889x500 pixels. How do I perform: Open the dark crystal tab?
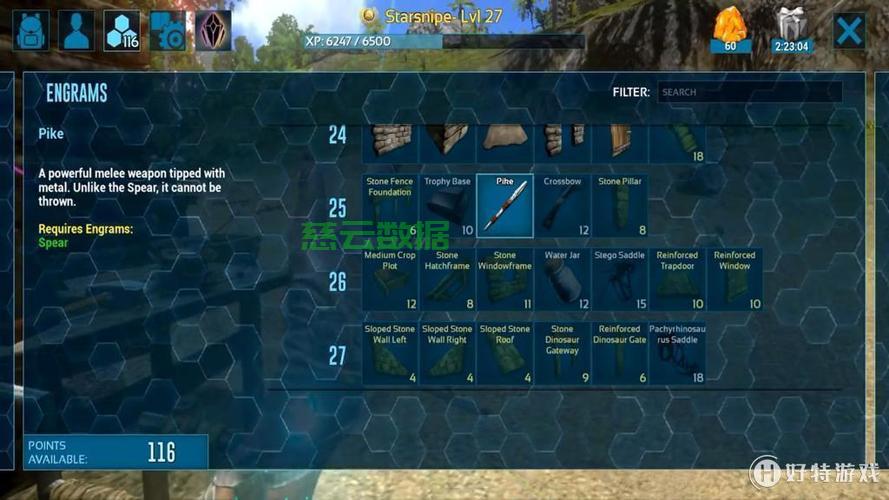212,31
